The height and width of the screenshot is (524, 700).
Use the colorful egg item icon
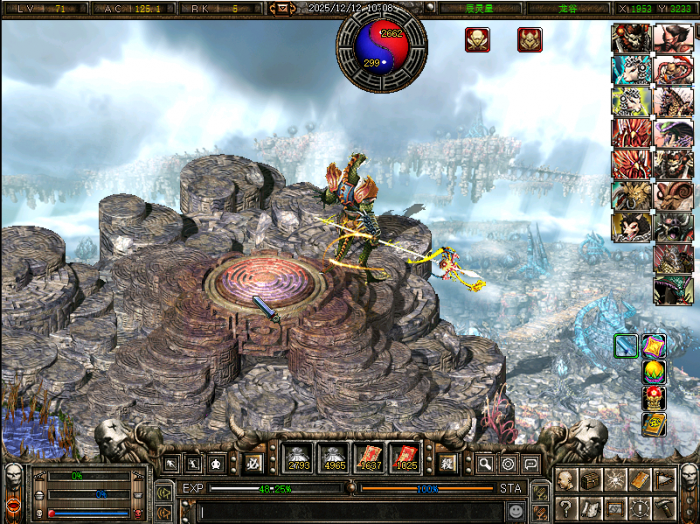point(653,372)
